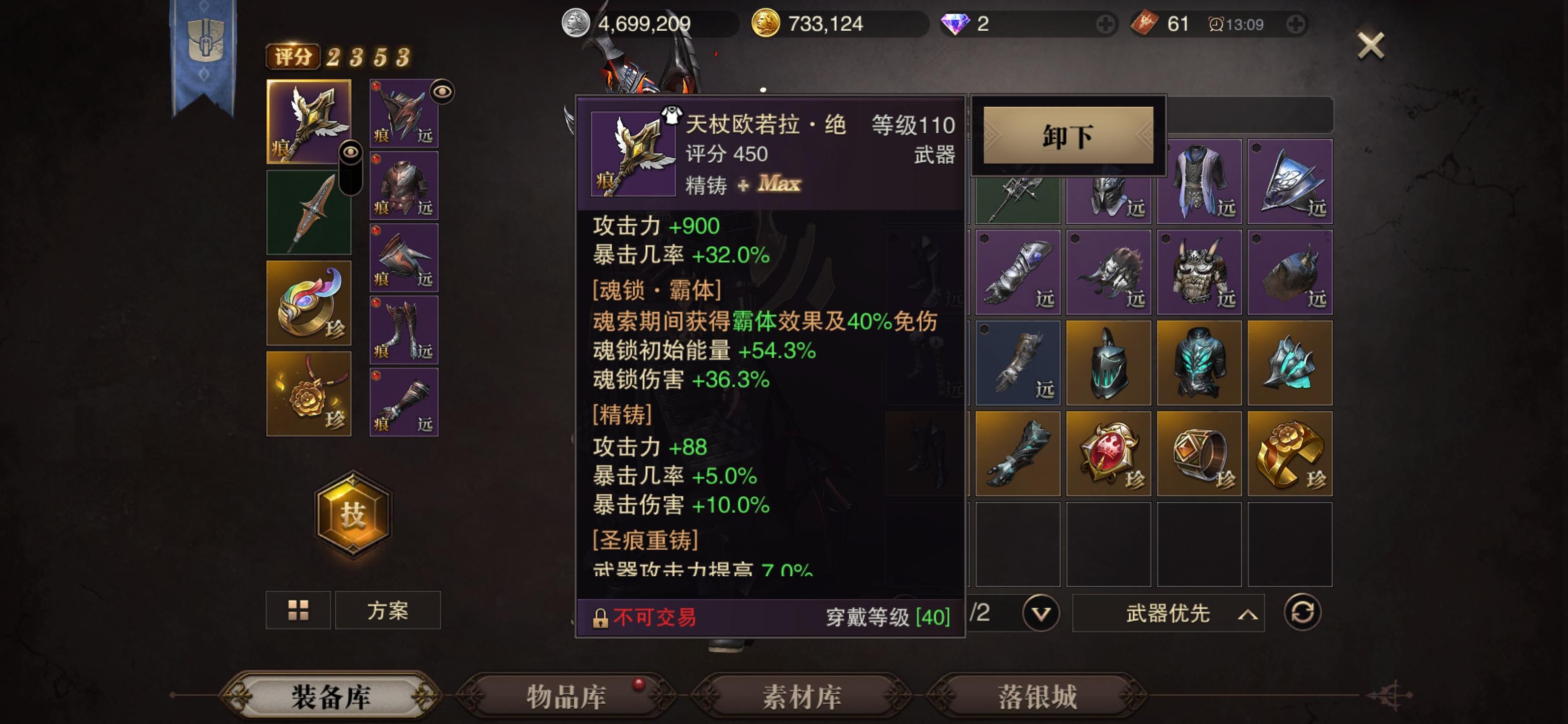Screen dimensions: 1568x724
Task: Open the 方案 loadout button
Action: (x=388, y=610)
